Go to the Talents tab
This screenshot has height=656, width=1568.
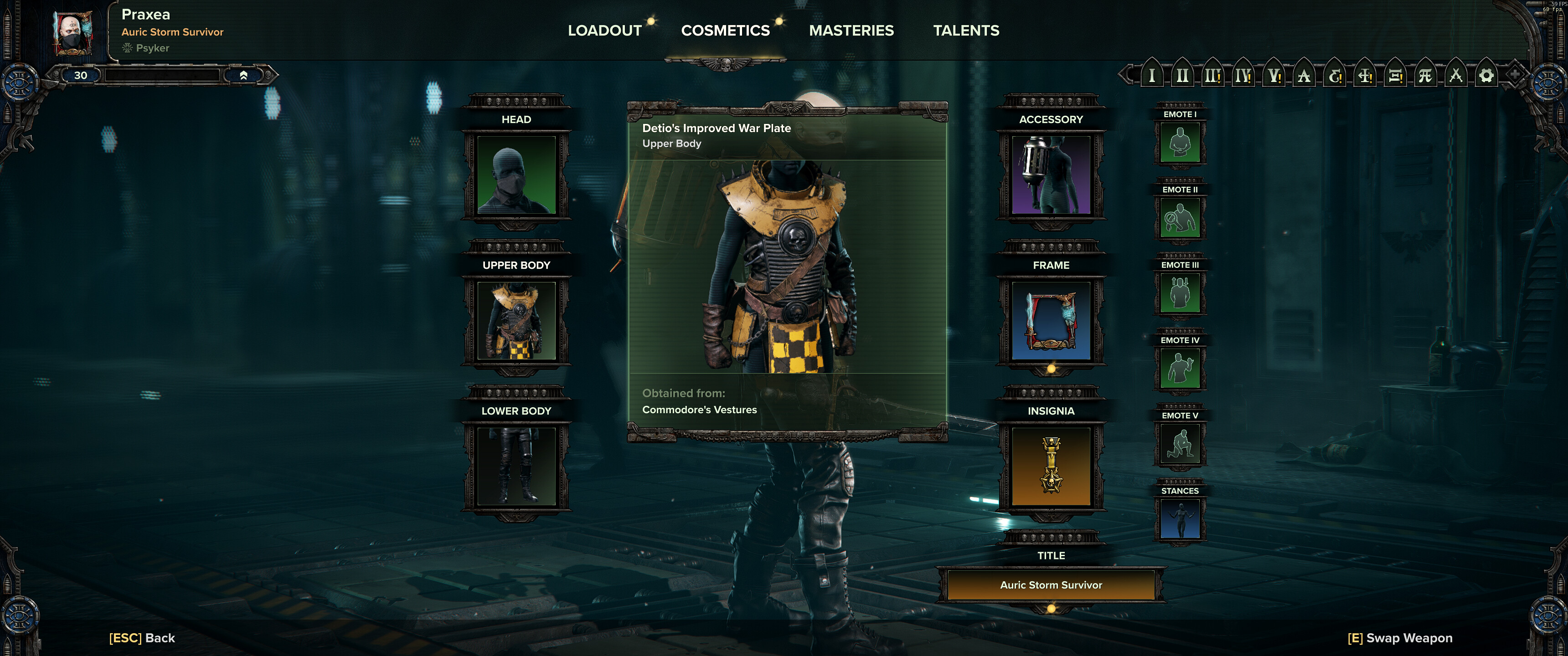[x=966, y=31]
